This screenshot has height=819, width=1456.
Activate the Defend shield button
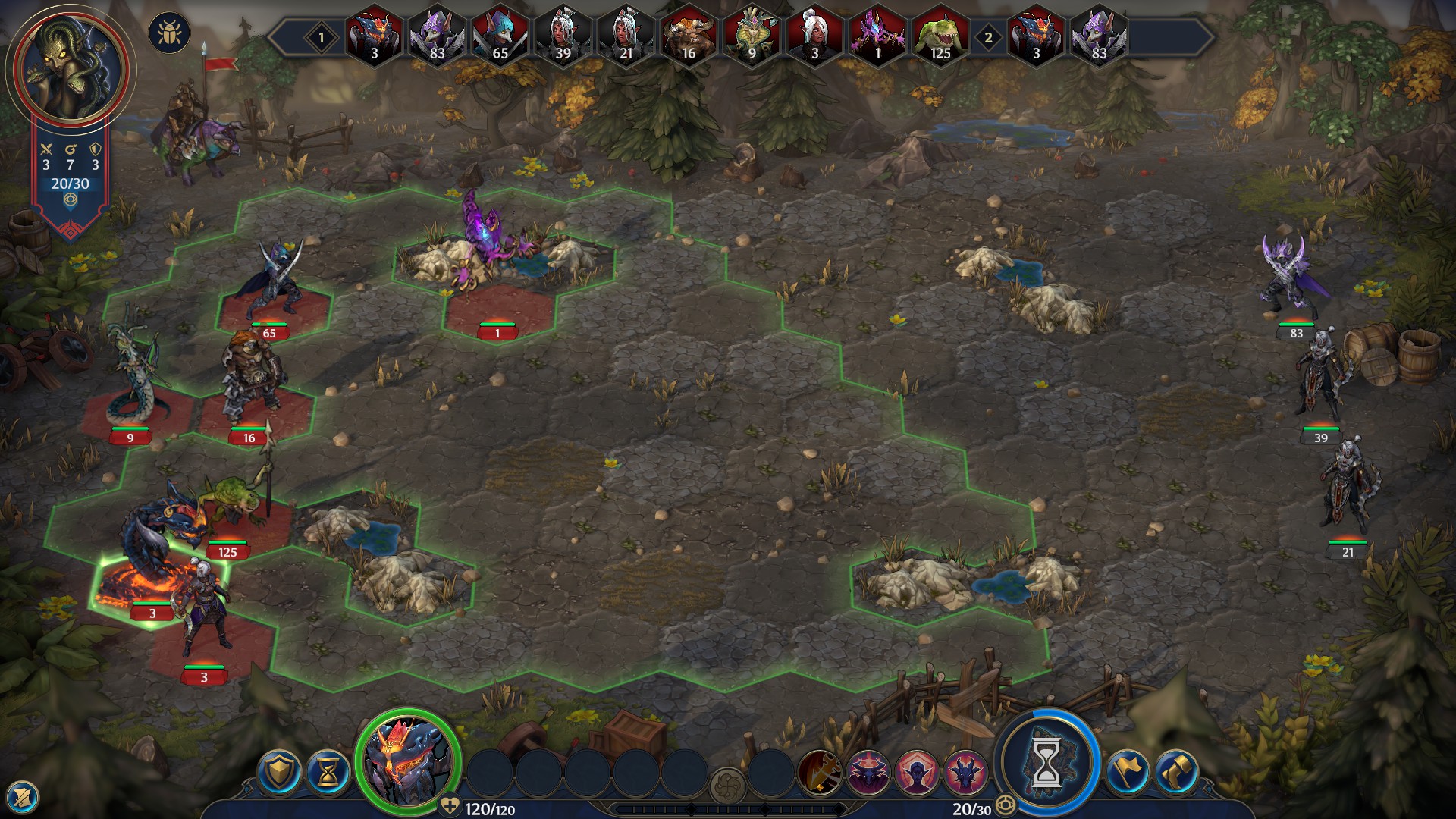pyautogui.click(x=279, y=772)
